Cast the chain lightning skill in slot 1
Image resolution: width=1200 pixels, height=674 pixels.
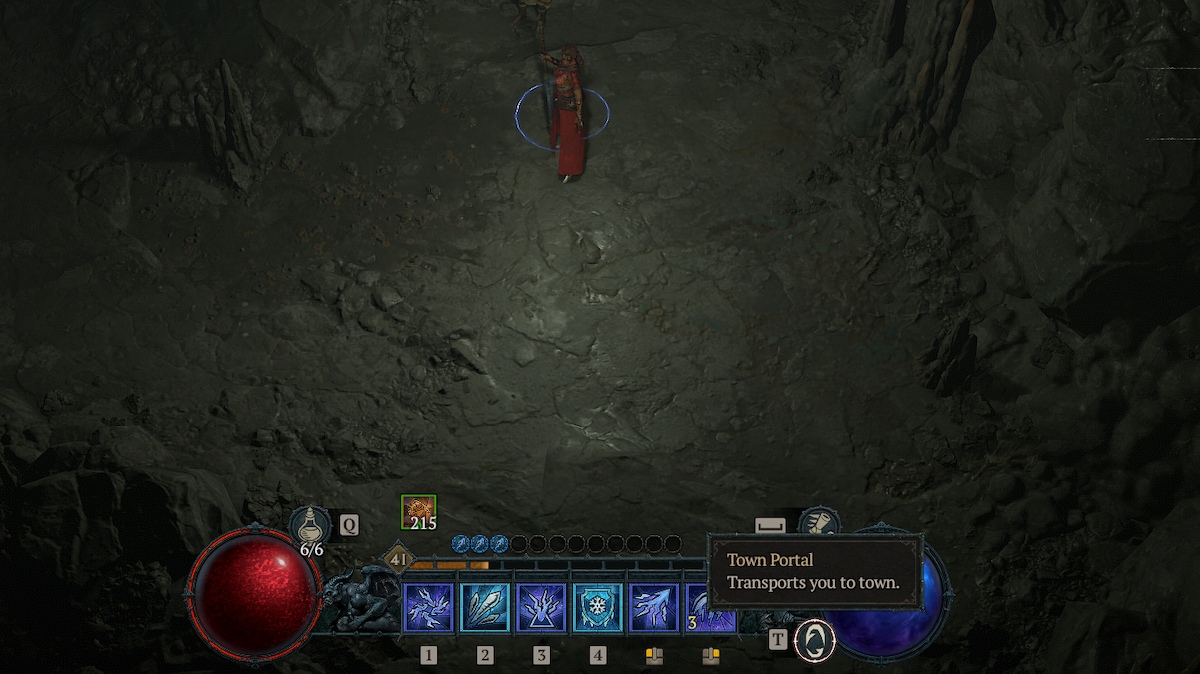[429, 608]
